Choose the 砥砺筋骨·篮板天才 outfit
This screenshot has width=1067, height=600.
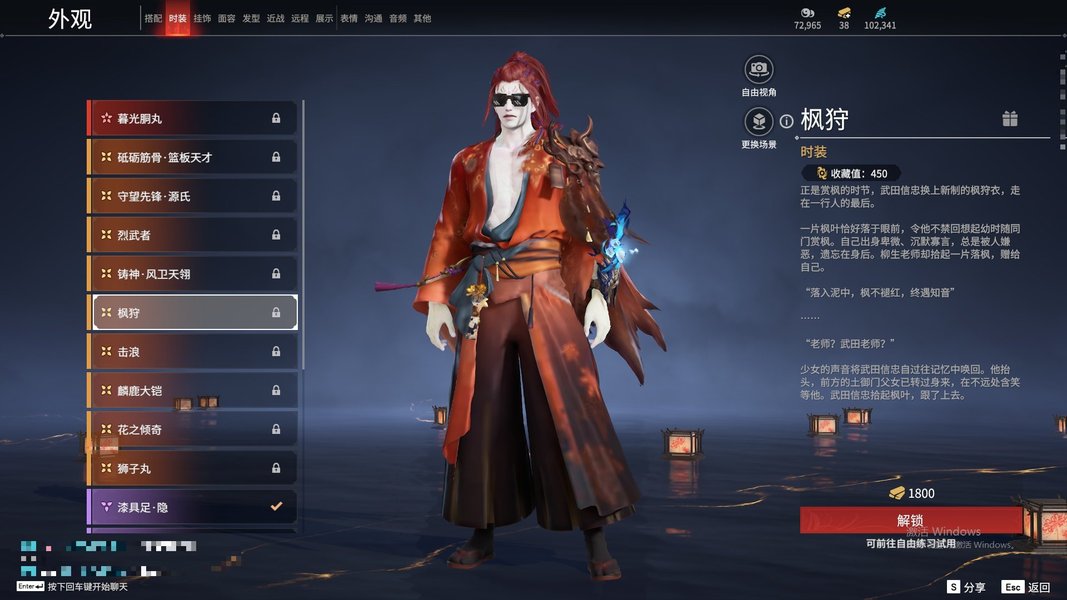coord(194,157)
